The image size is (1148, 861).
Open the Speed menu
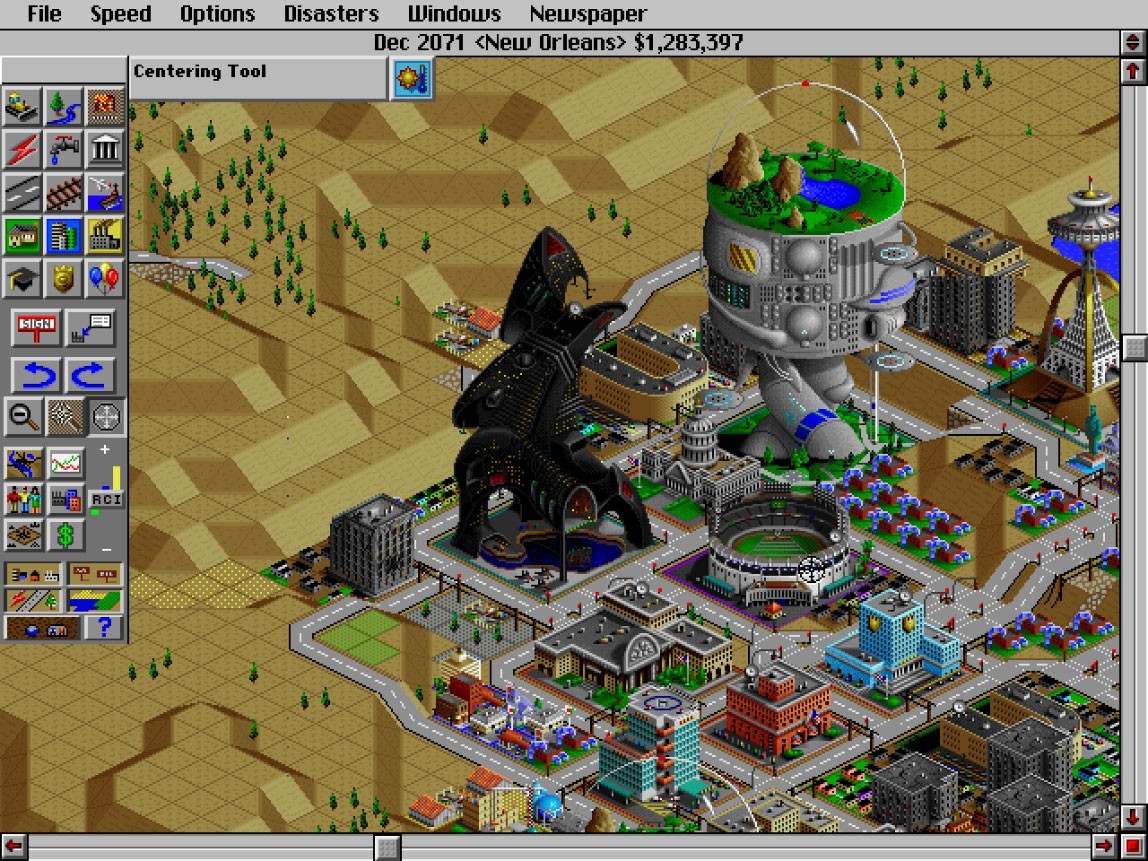(x=120, y=14)
